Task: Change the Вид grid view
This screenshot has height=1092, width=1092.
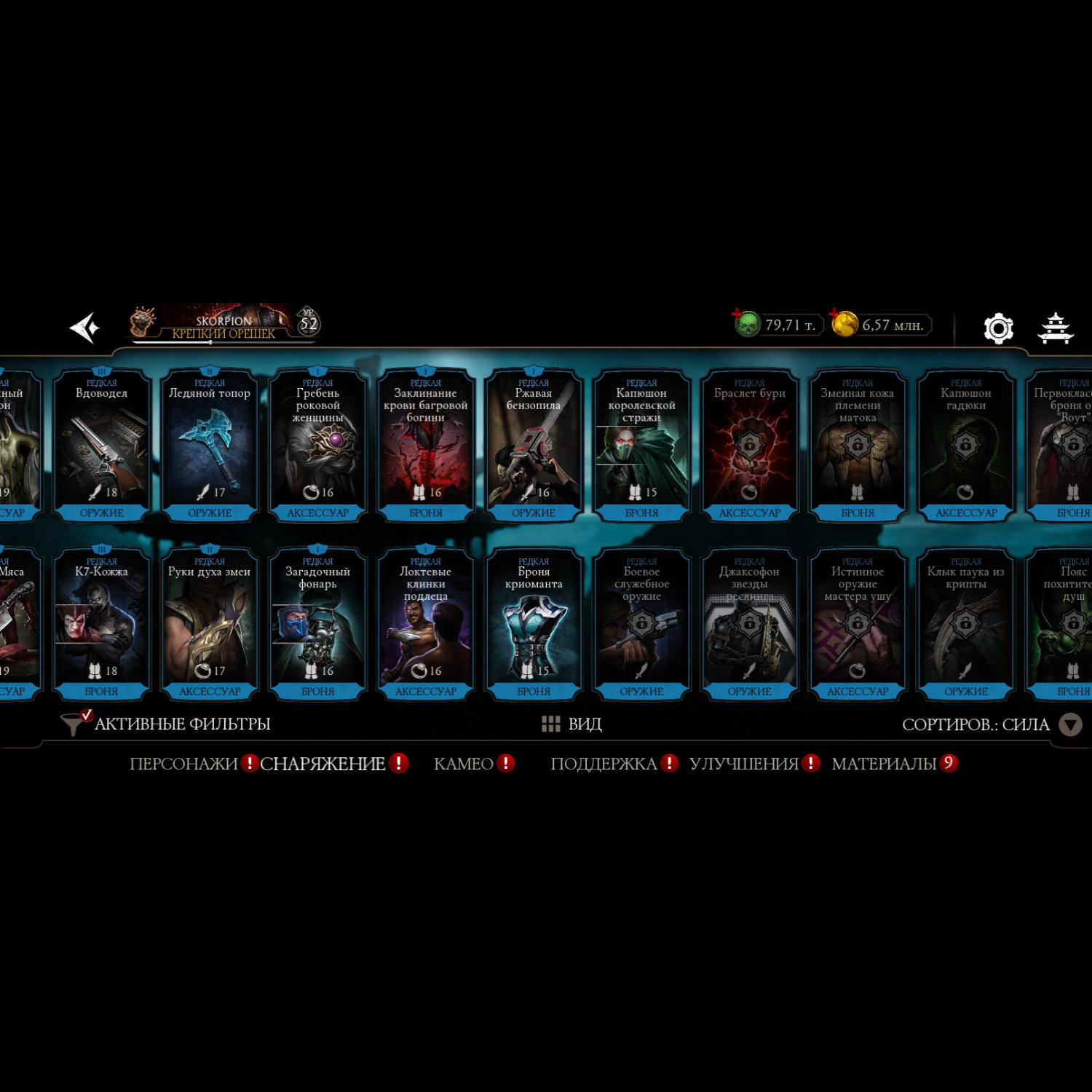Action: [572, 724]
